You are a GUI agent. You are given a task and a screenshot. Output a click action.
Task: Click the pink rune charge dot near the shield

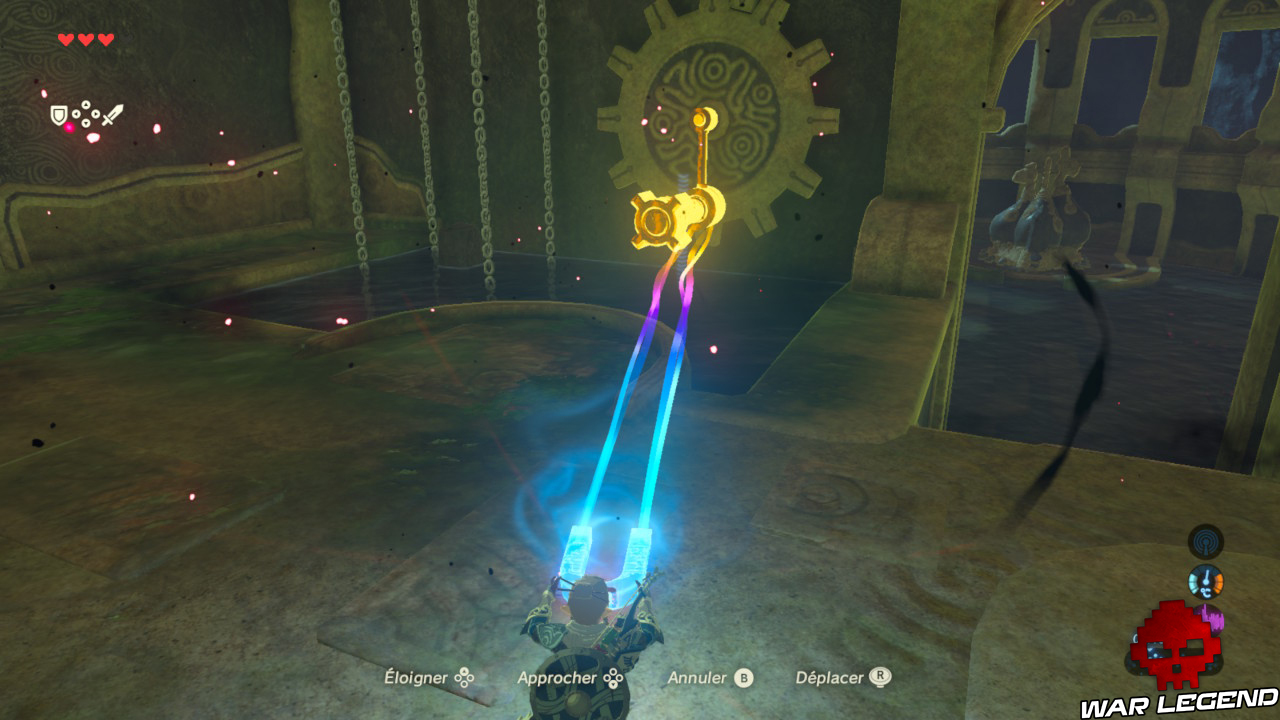[68, 126]
